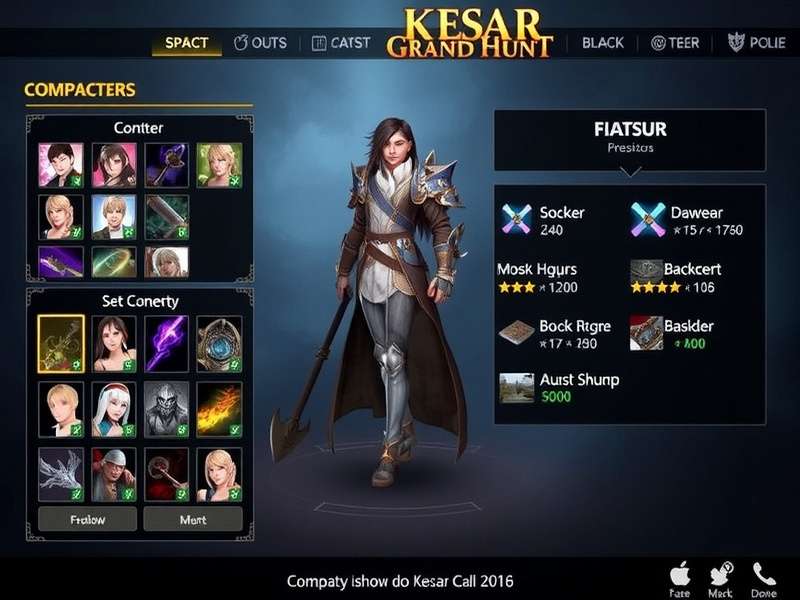Tap the Done phone icon
The height and width of the screenshot is (600, 800).
click(764, 579)
